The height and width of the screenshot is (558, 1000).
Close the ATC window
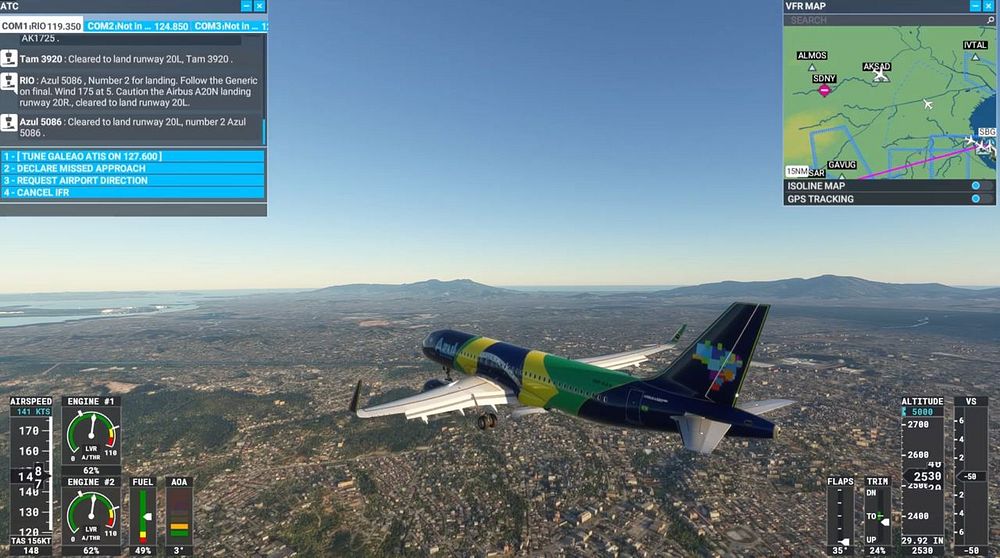pyautogui.click(x=259, y=6)
